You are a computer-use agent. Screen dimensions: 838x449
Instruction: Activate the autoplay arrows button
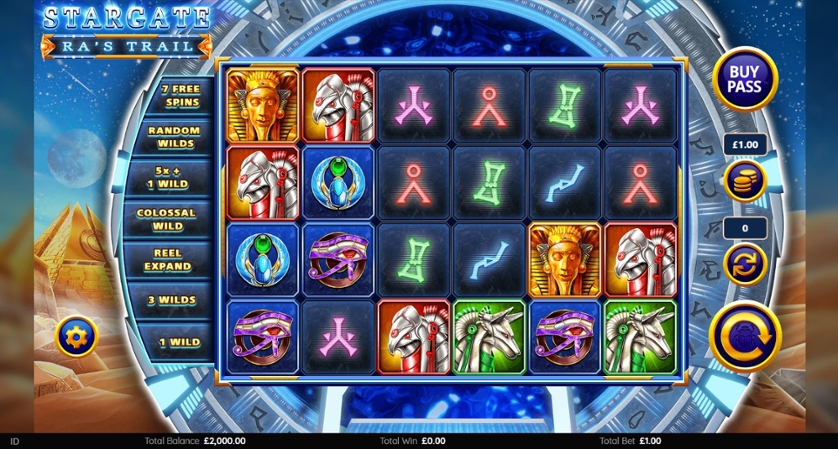tap(745, 264)
